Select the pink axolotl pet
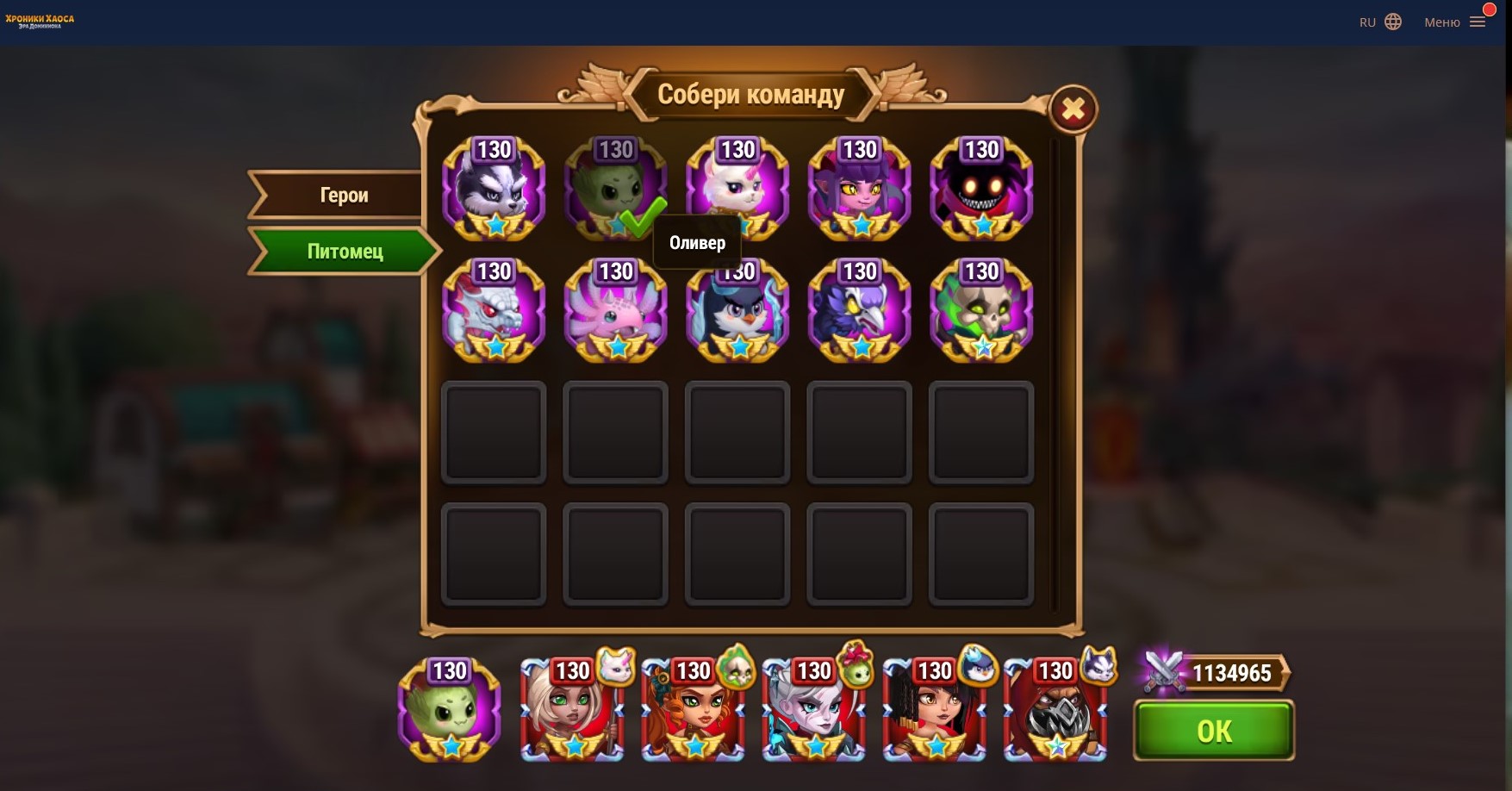1512x791 pixels. 615,311
